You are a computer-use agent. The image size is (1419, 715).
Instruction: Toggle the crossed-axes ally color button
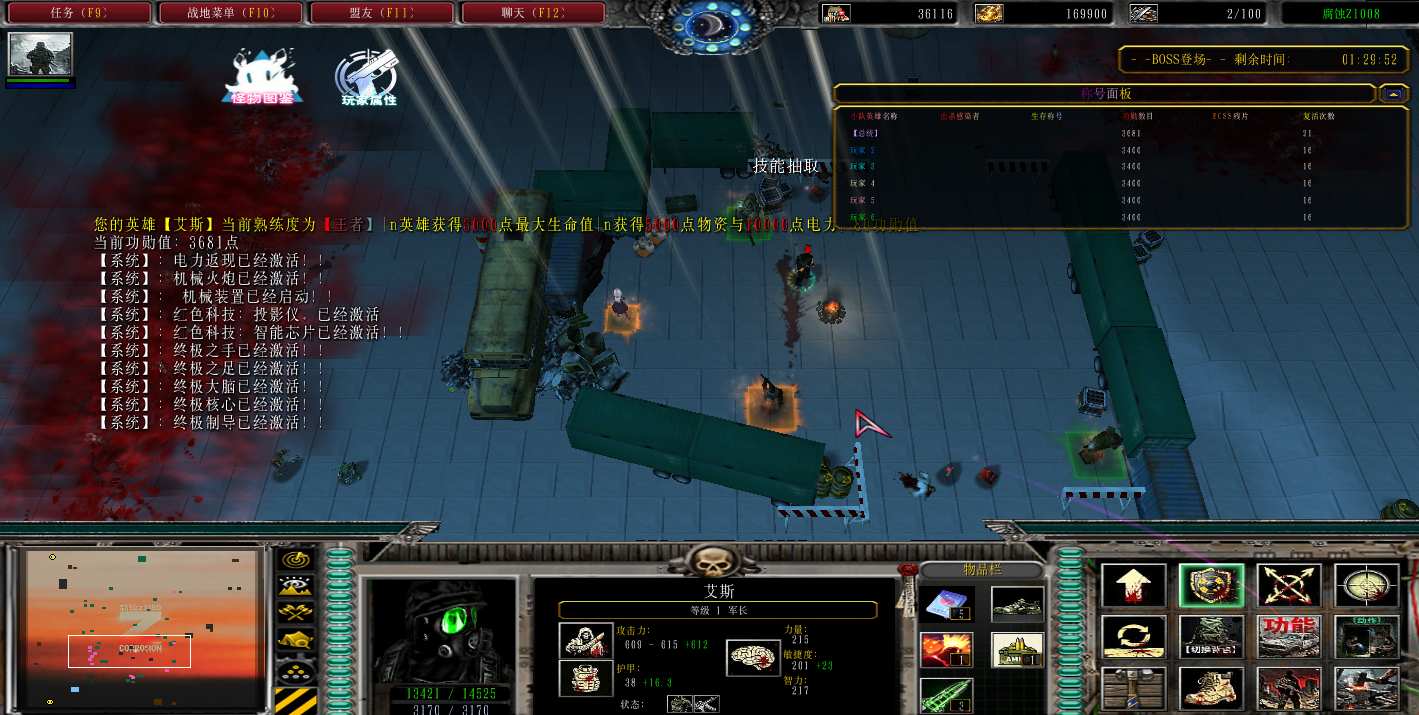pos(295,612)
